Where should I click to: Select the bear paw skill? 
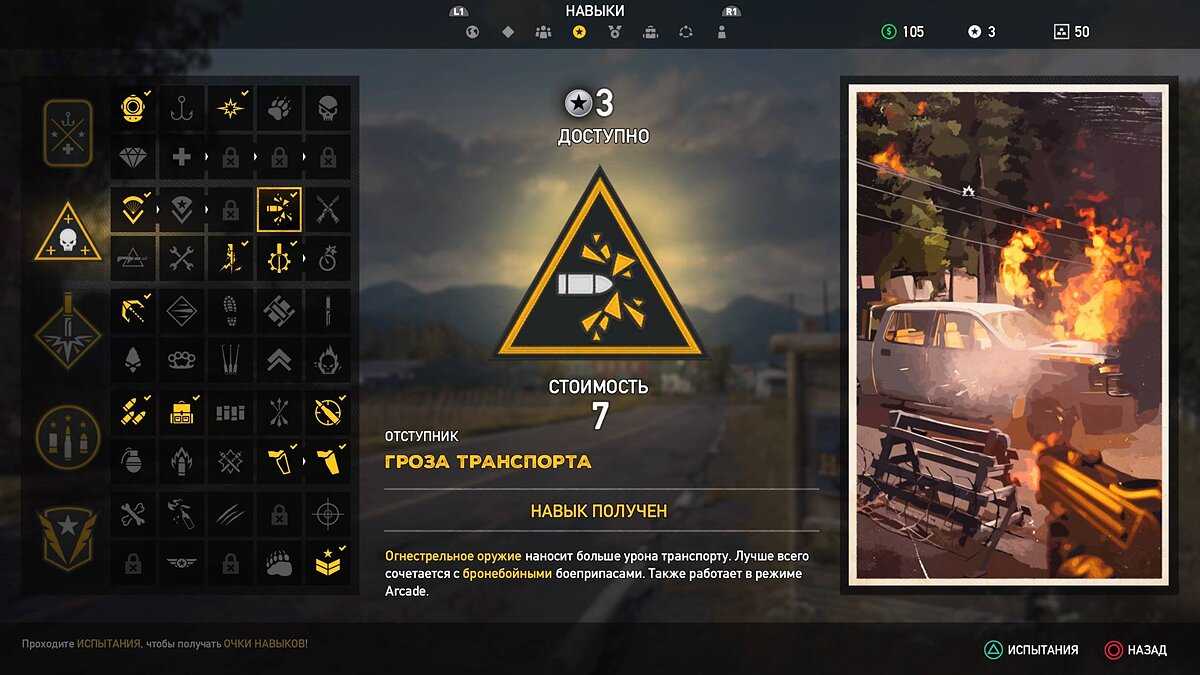[x=278, y=564]
